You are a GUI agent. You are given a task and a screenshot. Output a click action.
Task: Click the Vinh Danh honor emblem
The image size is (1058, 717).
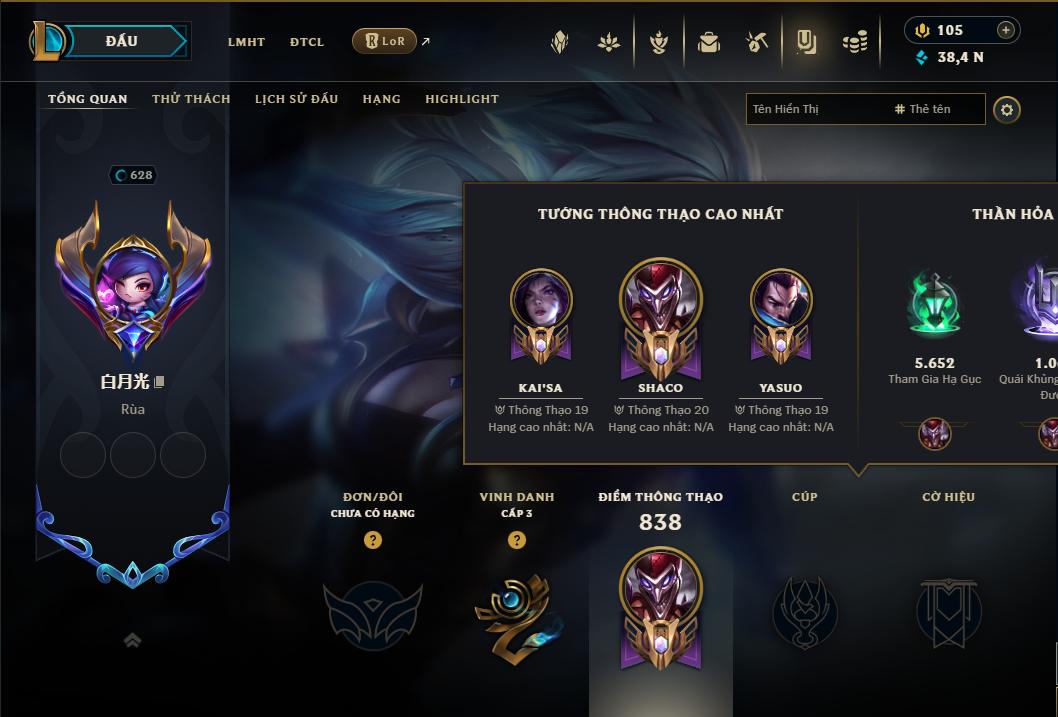(x=516, y=610)
